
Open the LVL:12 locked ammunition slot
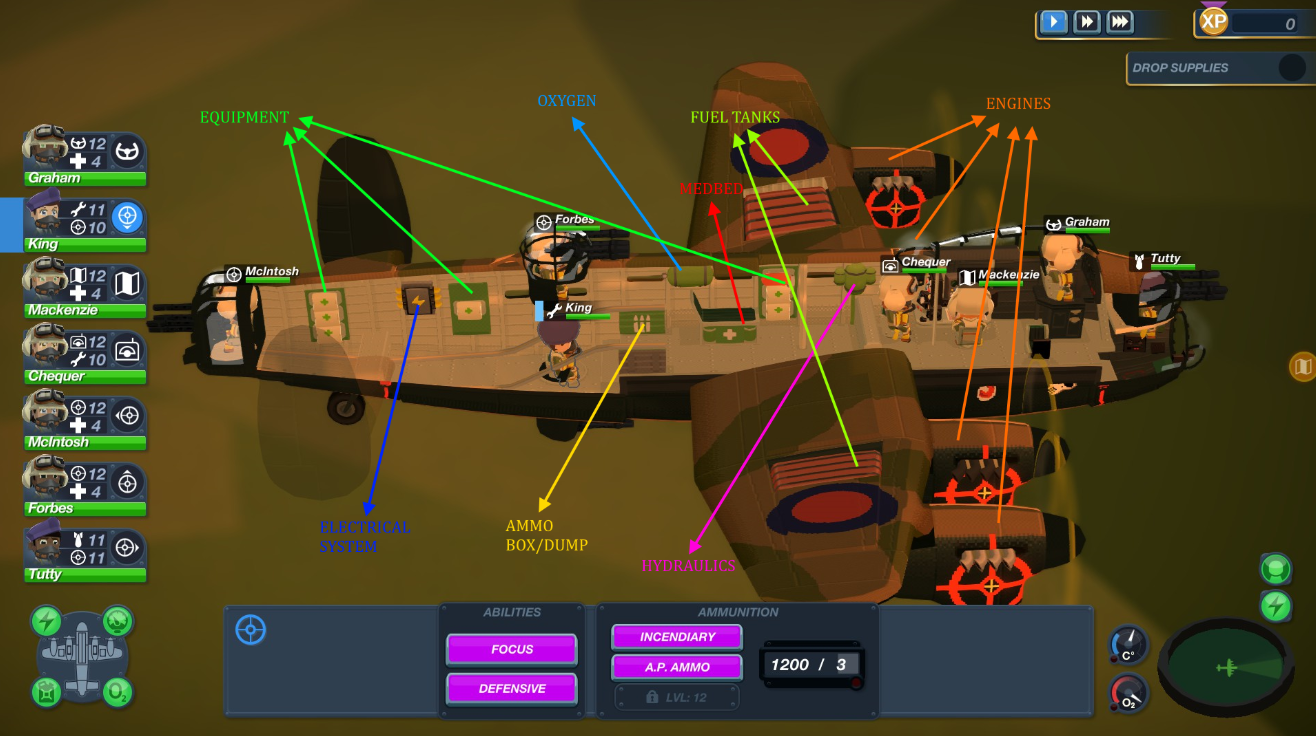(677, 697)
